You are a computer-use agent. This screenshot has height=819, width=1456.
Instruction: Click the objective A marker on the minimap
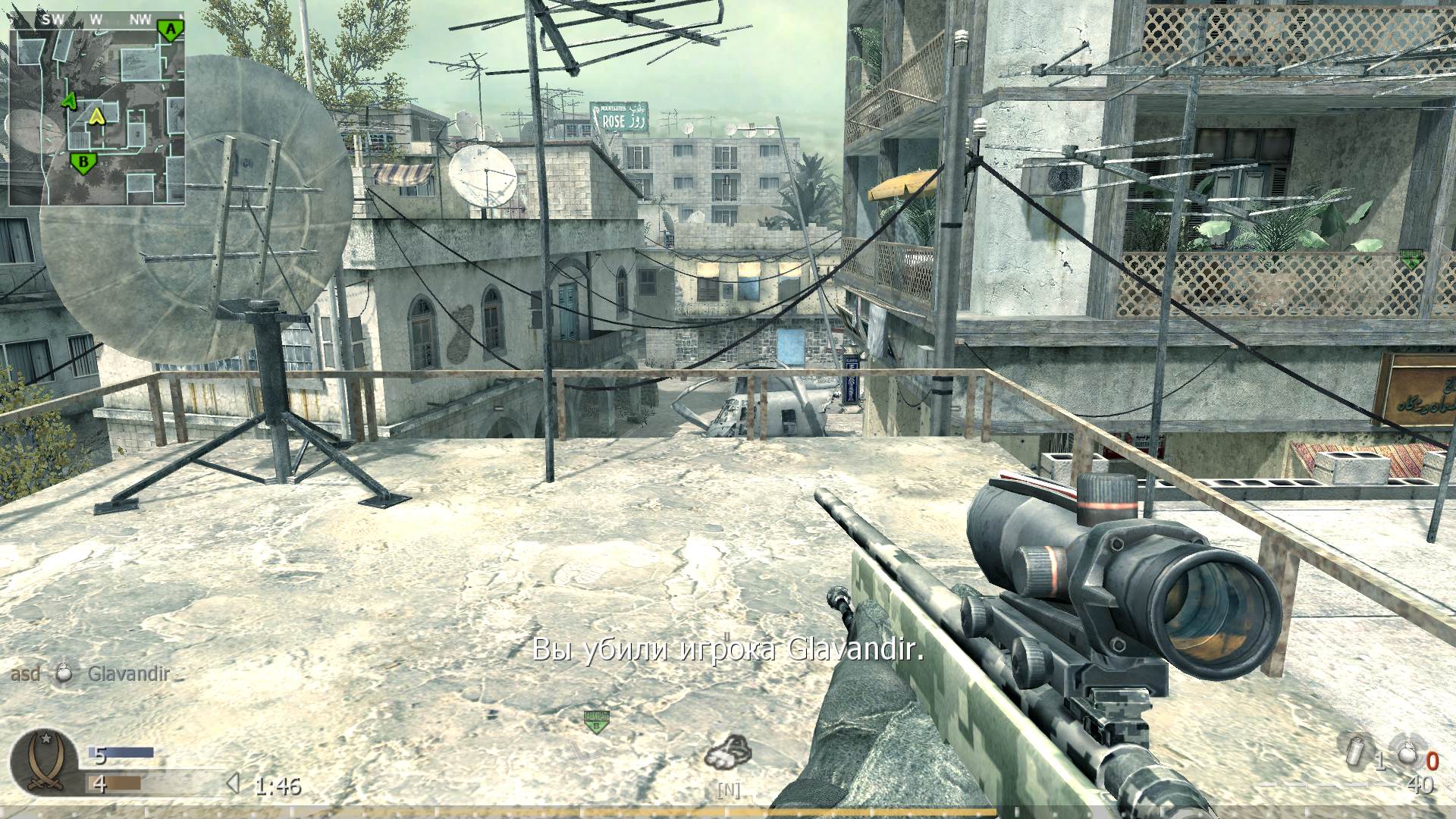pyautogui.click(x=171, y=29)
